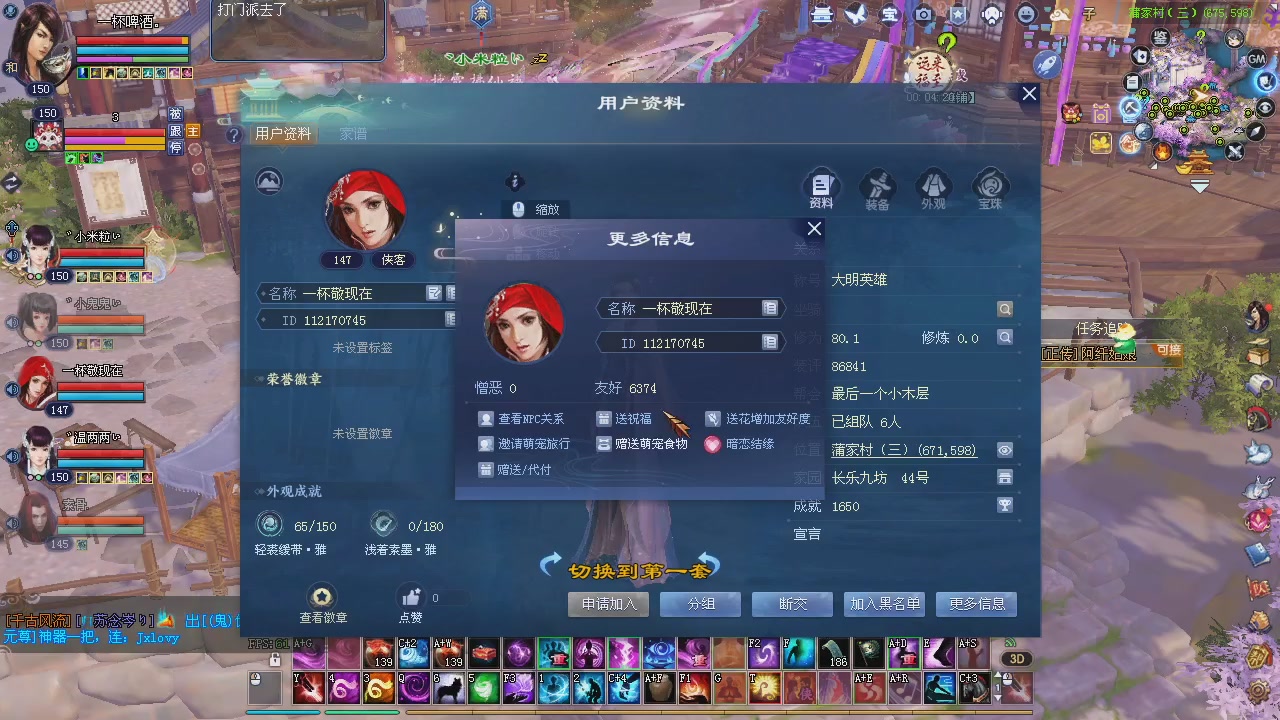Mute the voice toggle next to 小米粒
This screenshot has height=720, width=1280.
coord(11,256)
